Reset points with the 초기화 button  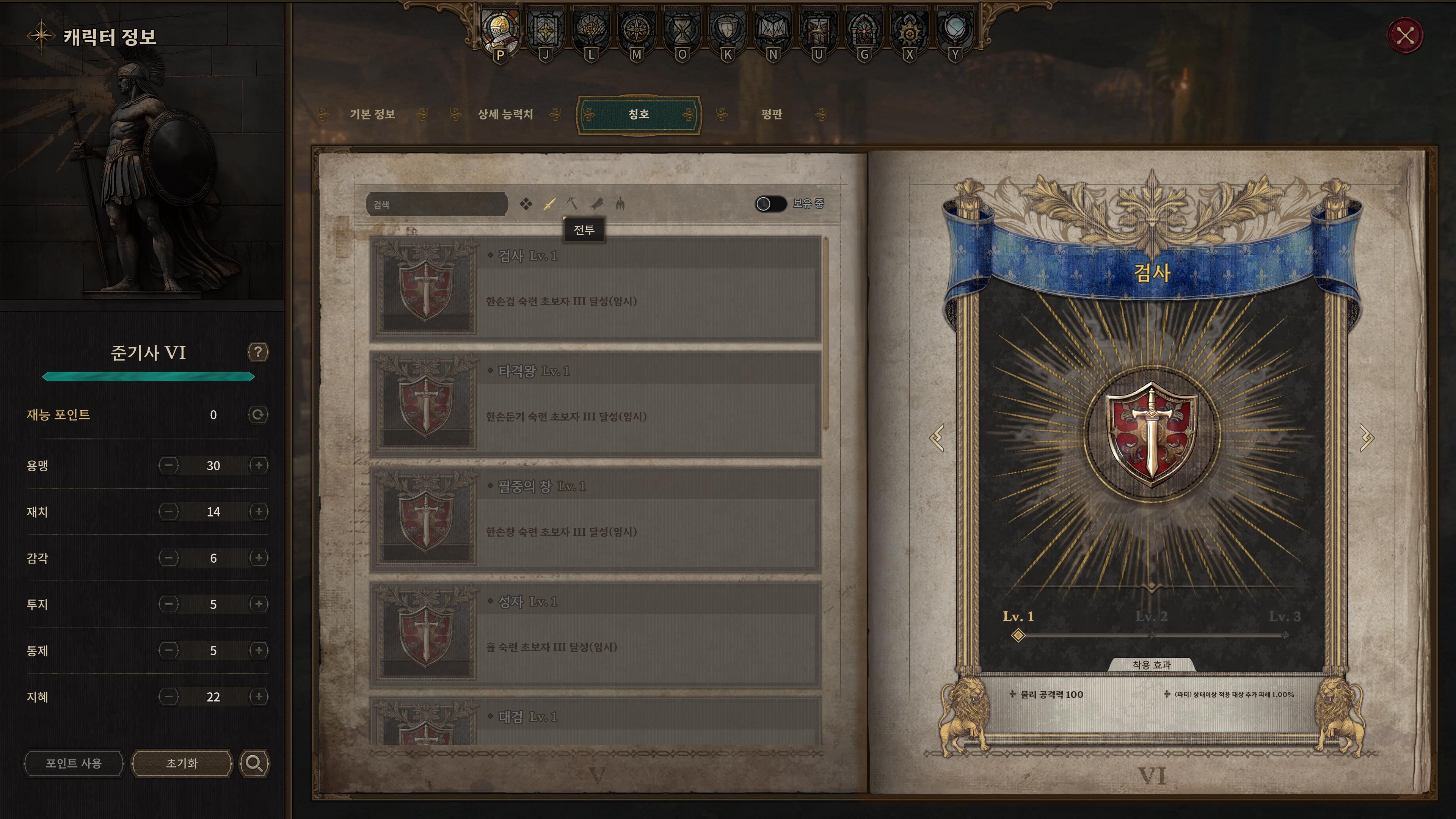click(182, 764)
